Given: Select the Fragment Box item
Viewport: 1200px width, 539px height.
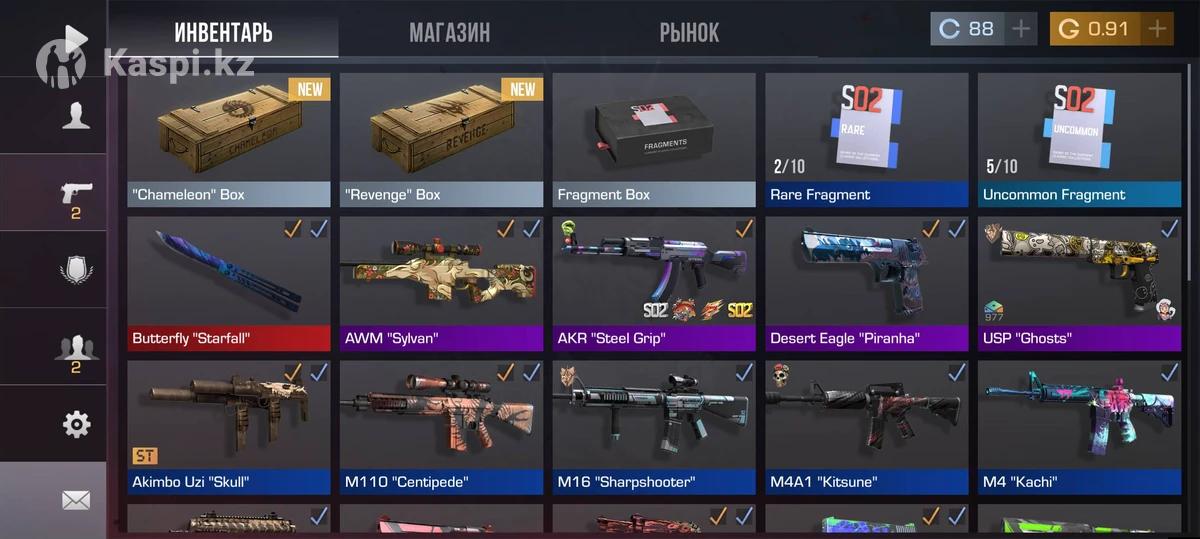Looking at the screenshot, I should click(x=654, y=138).
